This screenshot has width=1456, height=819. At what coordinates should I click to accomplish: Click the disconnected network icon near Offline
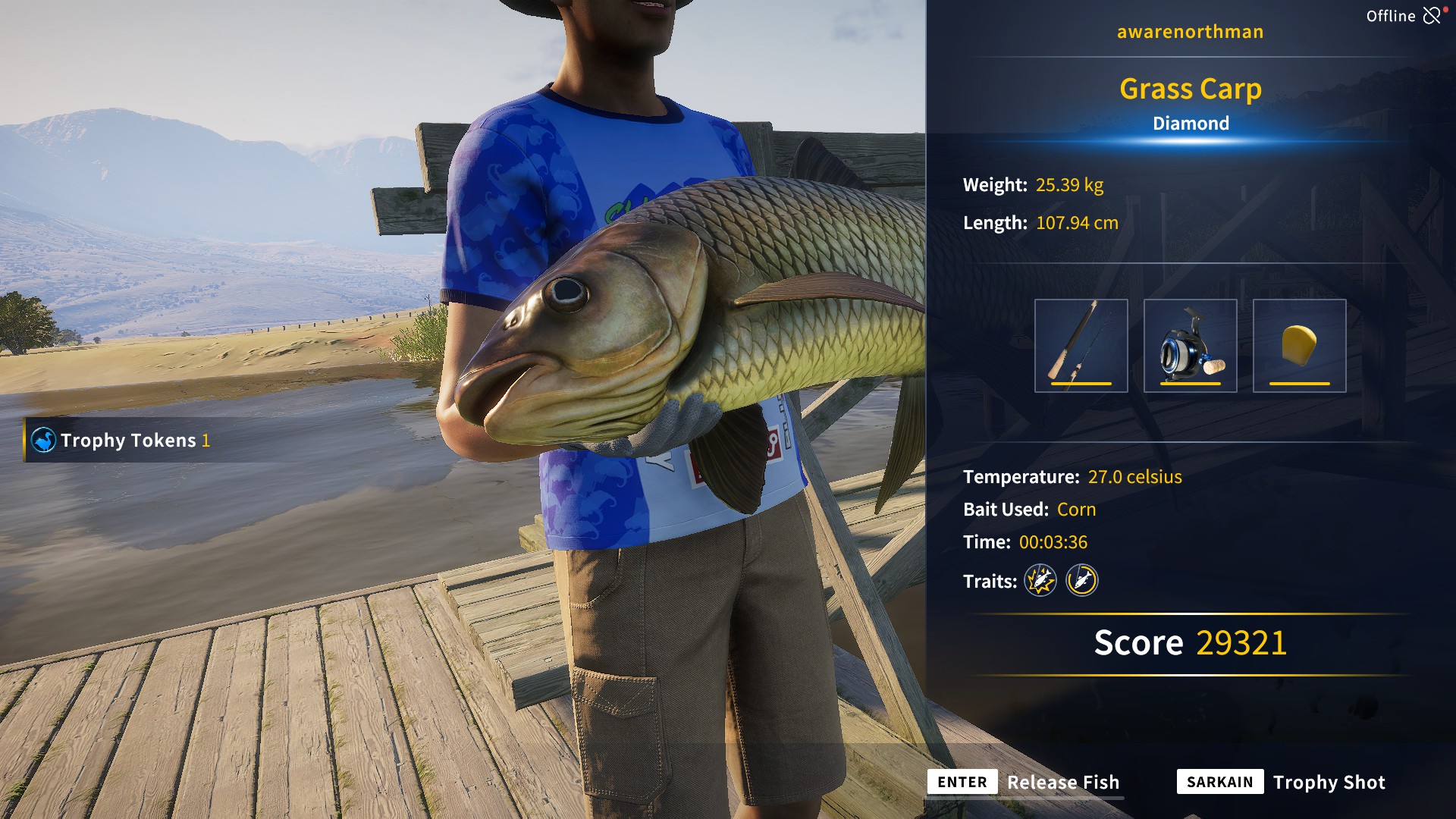tap(1432, 14)
